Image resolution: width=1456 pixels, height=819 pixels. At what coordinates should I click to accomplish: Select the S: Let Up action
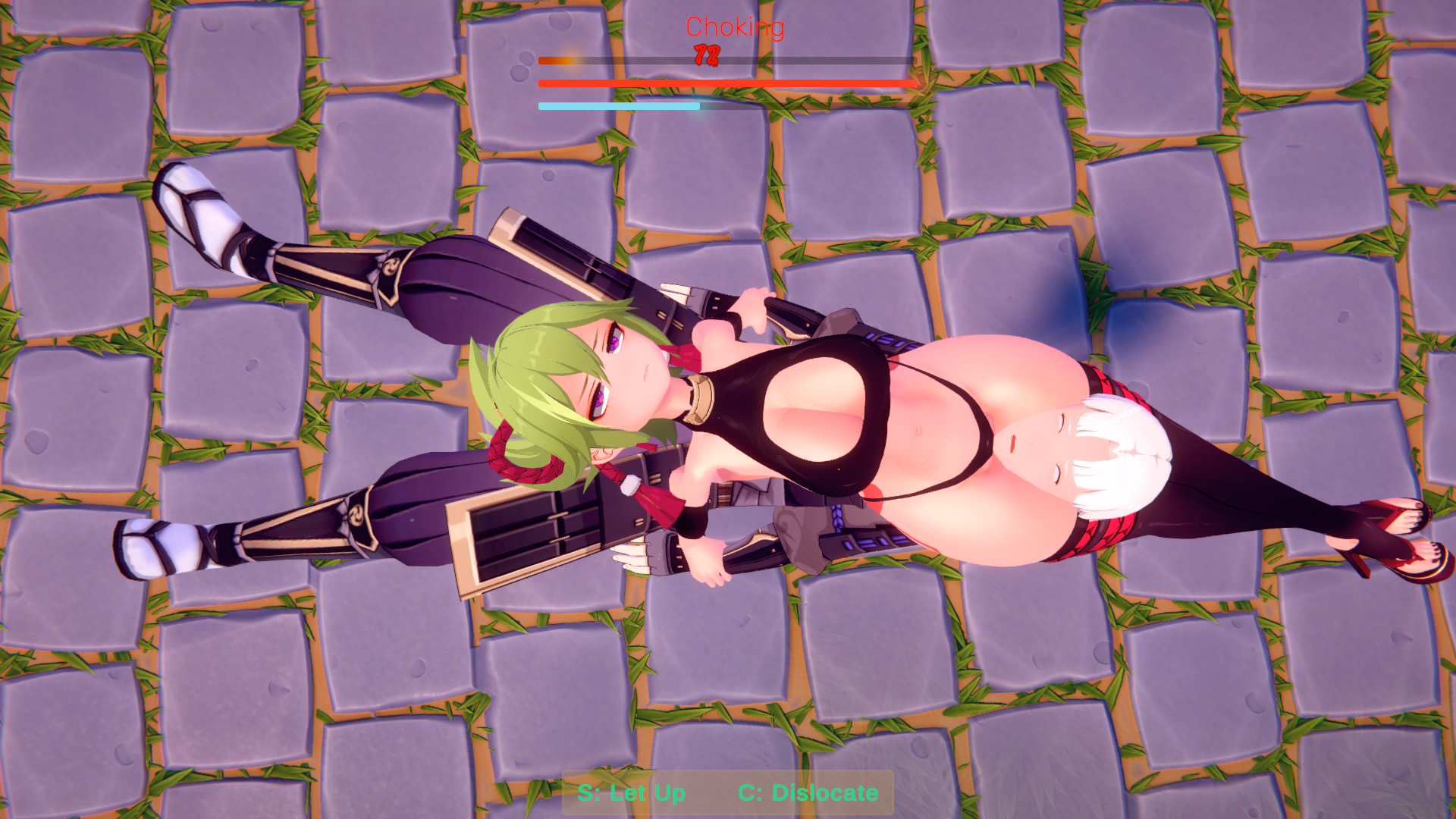tap(632, 793)
